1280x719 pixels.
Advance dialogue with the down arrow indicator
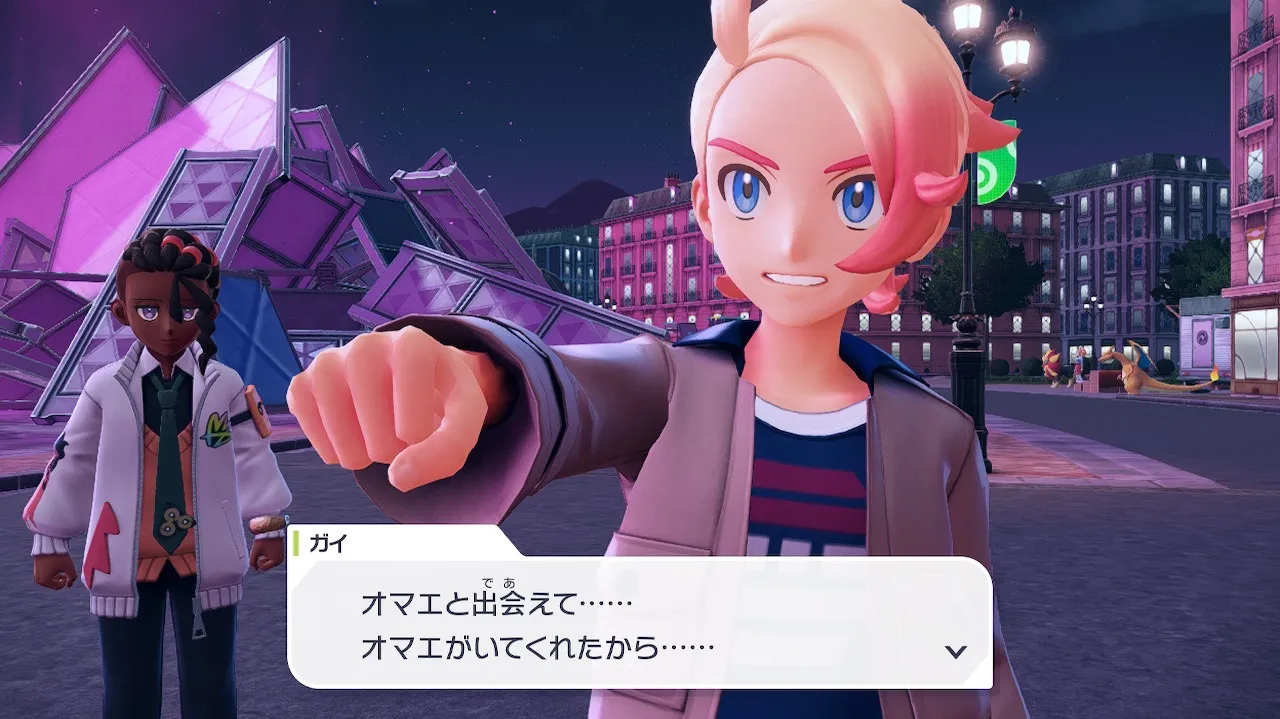956,651
